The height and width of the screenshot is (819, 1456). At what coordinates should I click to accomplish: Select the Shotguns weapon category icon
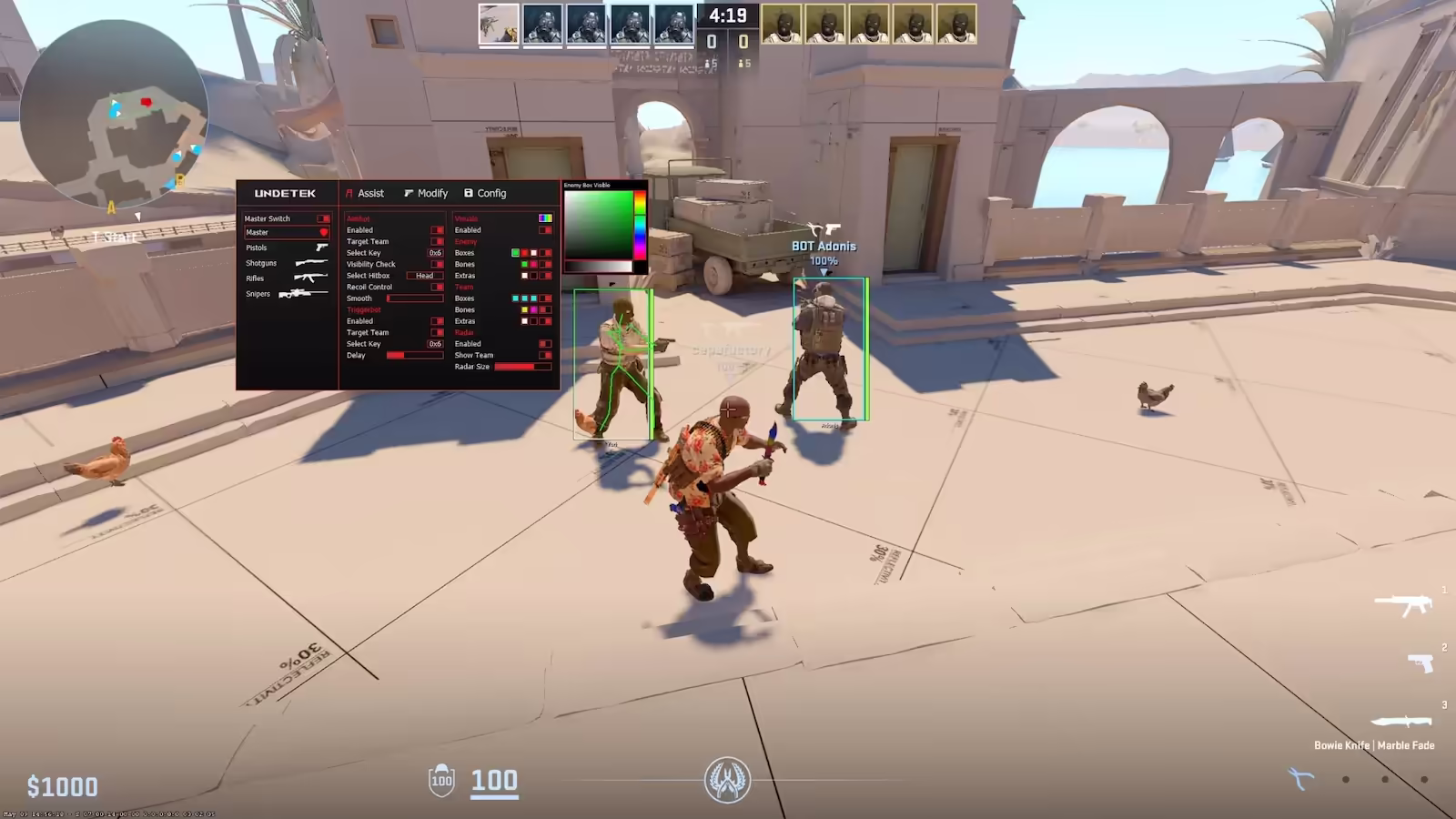pos(311,262)
